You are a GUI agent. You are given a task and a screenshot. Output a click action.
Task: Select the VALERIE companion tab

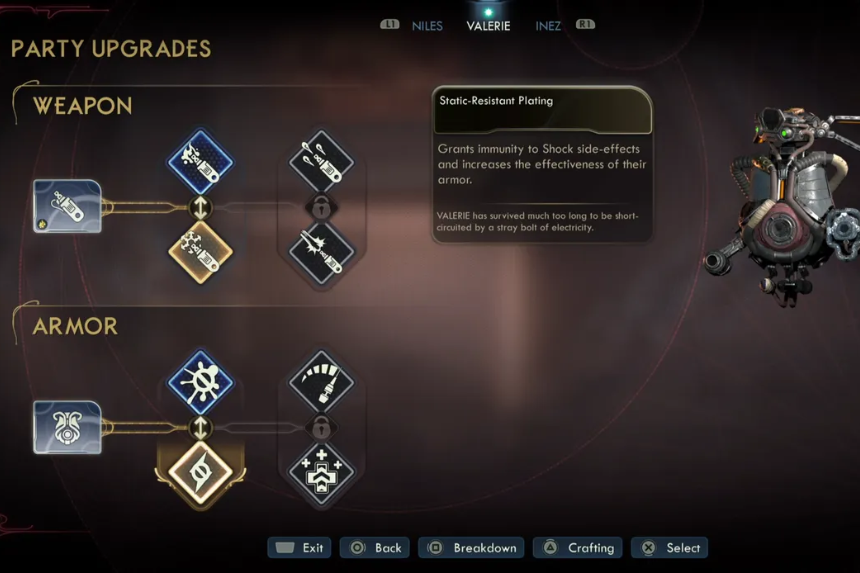[488, 26]
